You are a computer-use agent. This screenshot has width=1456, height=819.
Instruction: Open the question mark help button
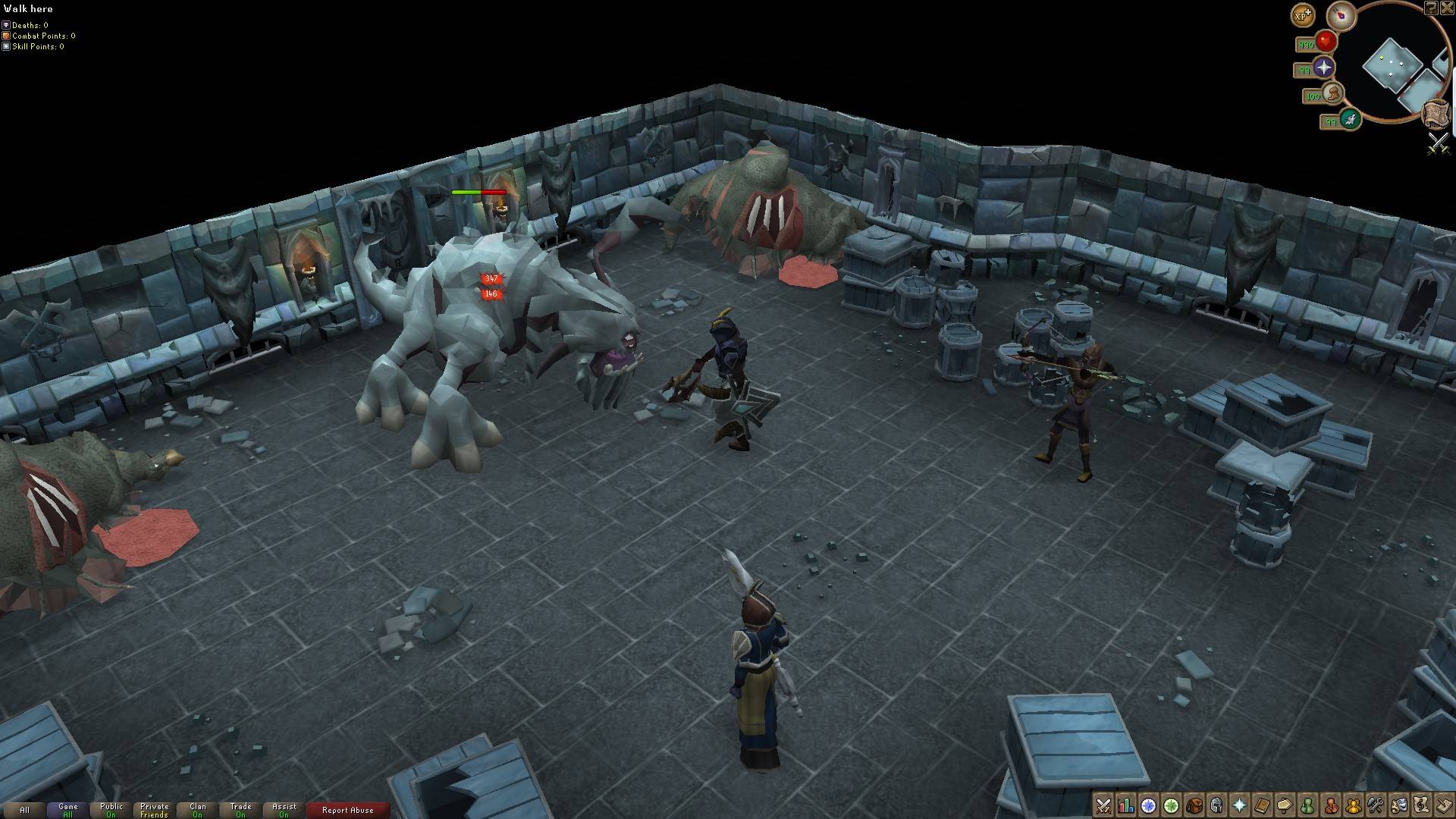[x=1430, y=8]
